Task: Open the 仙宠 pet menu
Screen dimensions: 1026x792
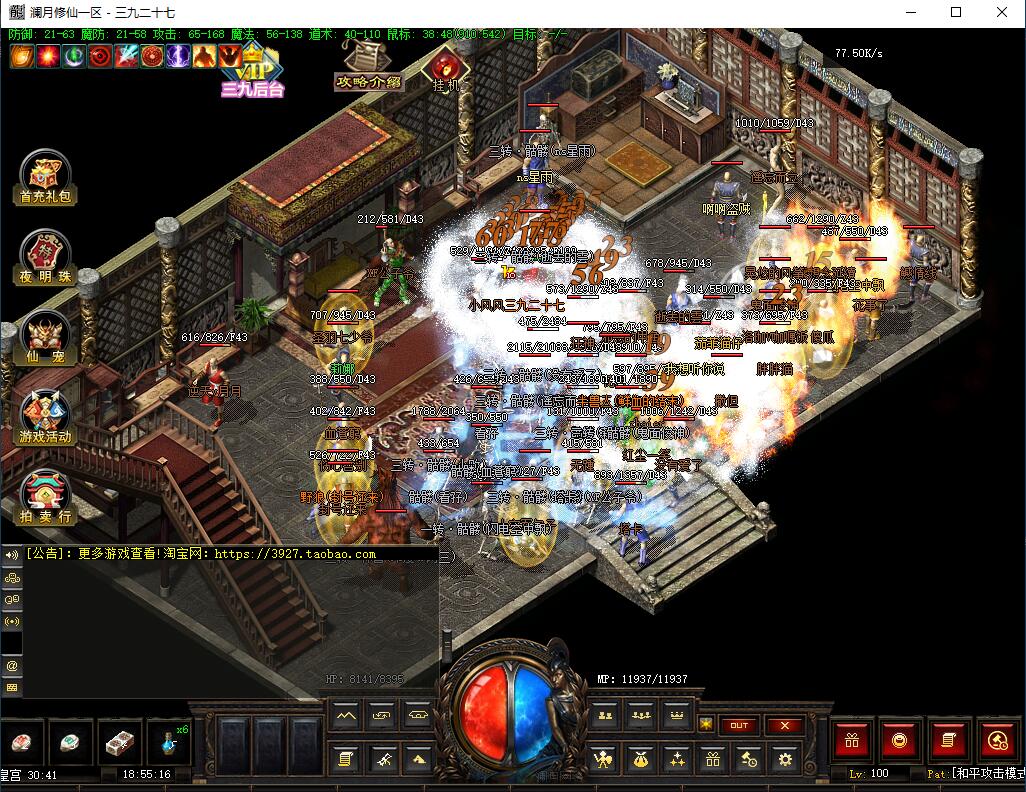Action: point(45,337)
